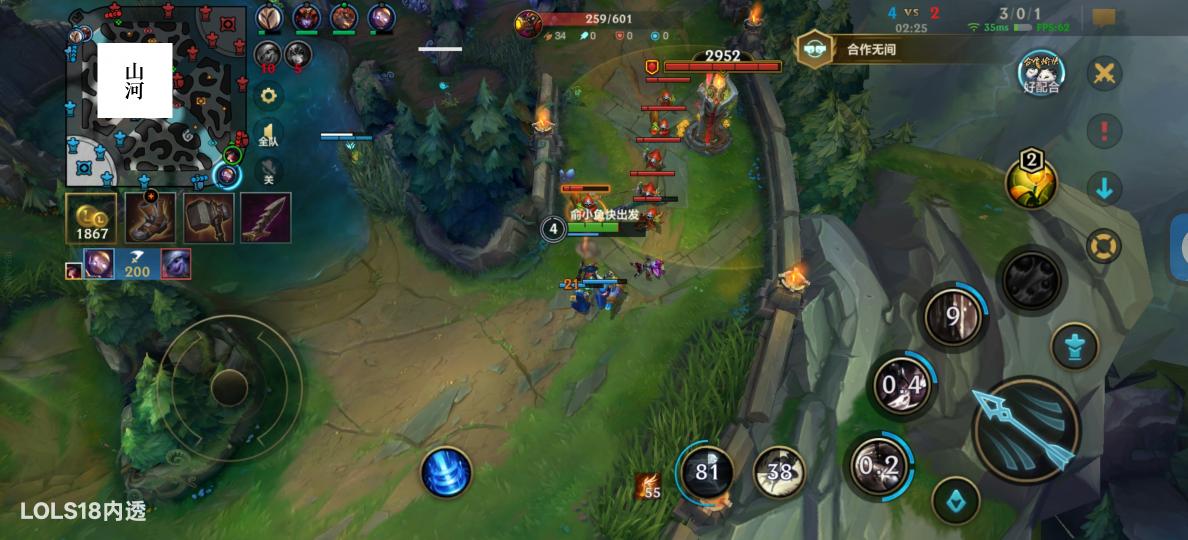Cast the summoner spell showing 81
The width and height of the screenshot is (1188, 540).
[706, 471]
